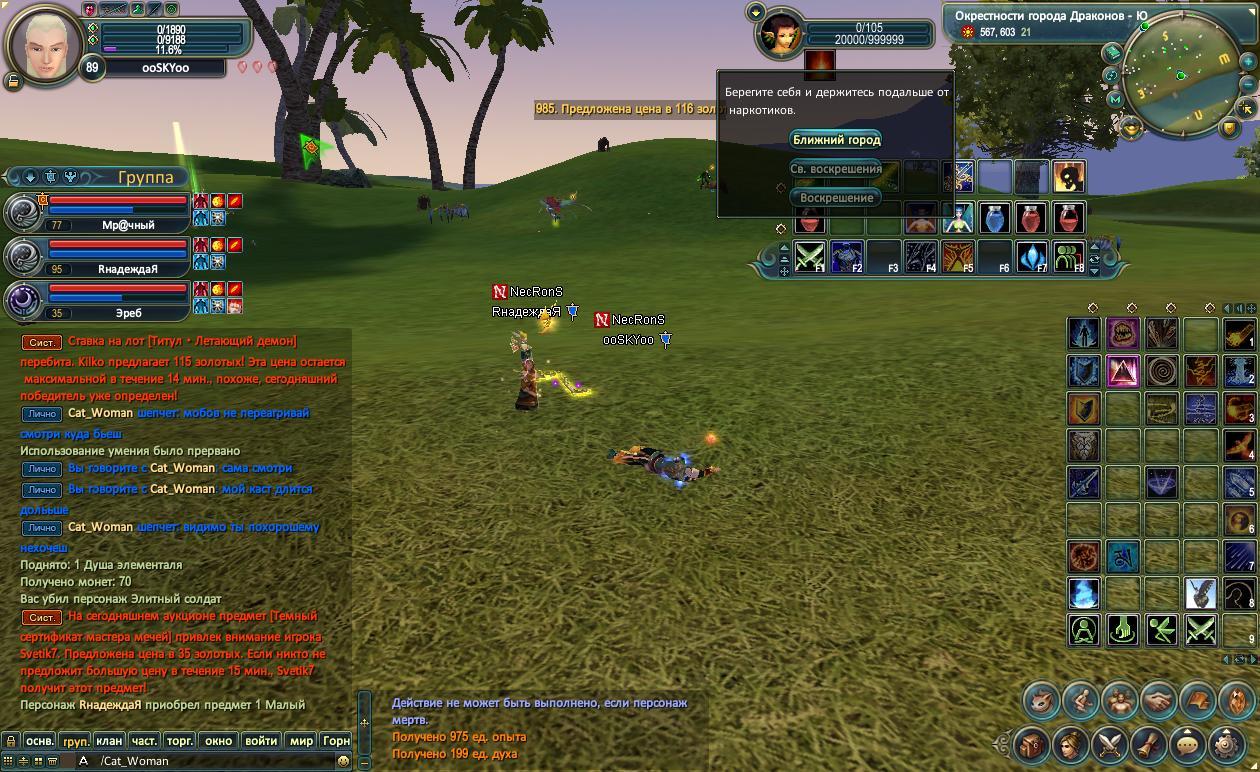The image size is (1260, 772).
Task: Select the 'Воскрешение' button
Action: (x=836, y=198)
